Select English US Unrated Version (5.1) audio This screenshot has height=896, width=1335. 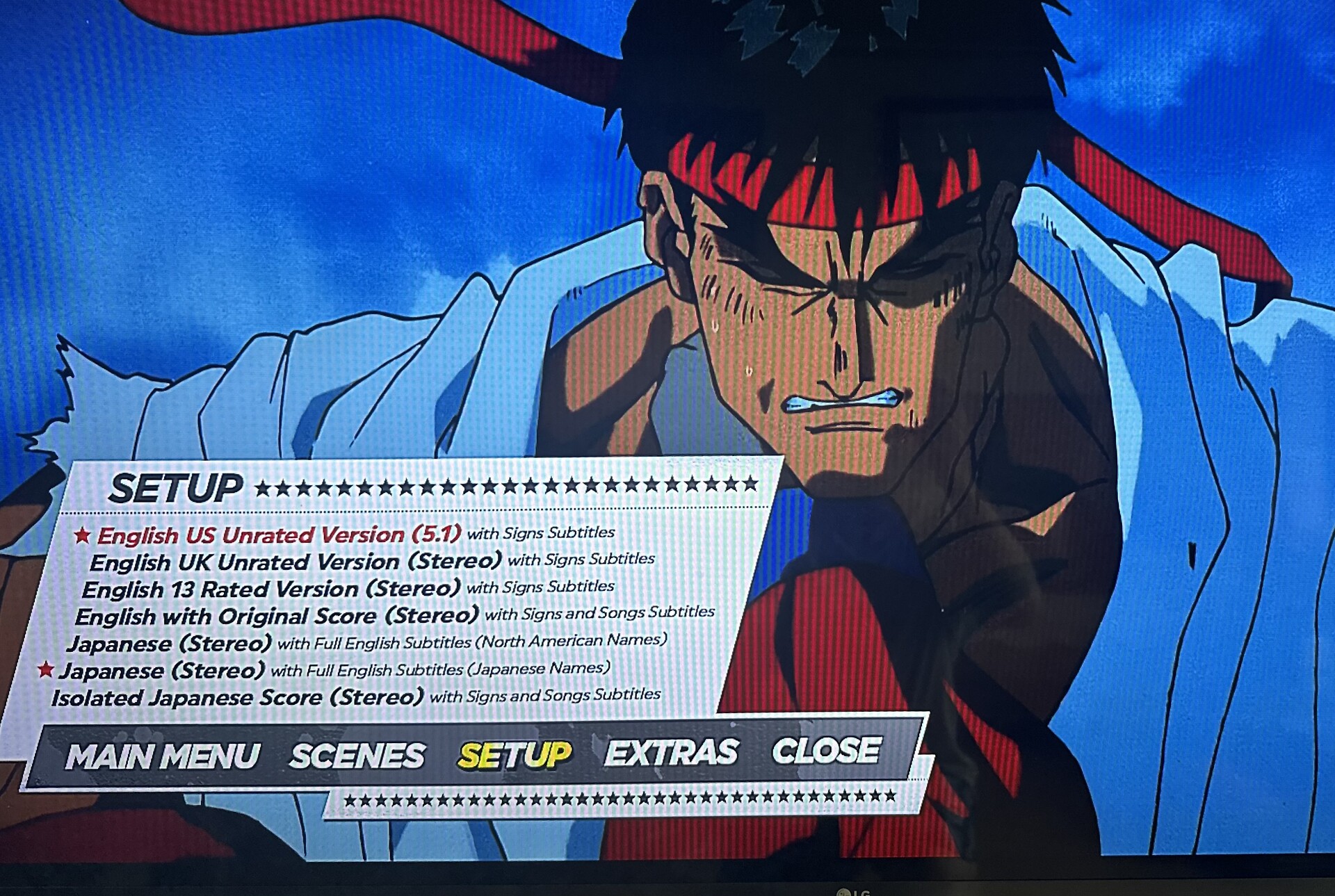pyautogui.click(x=279, y=535)
